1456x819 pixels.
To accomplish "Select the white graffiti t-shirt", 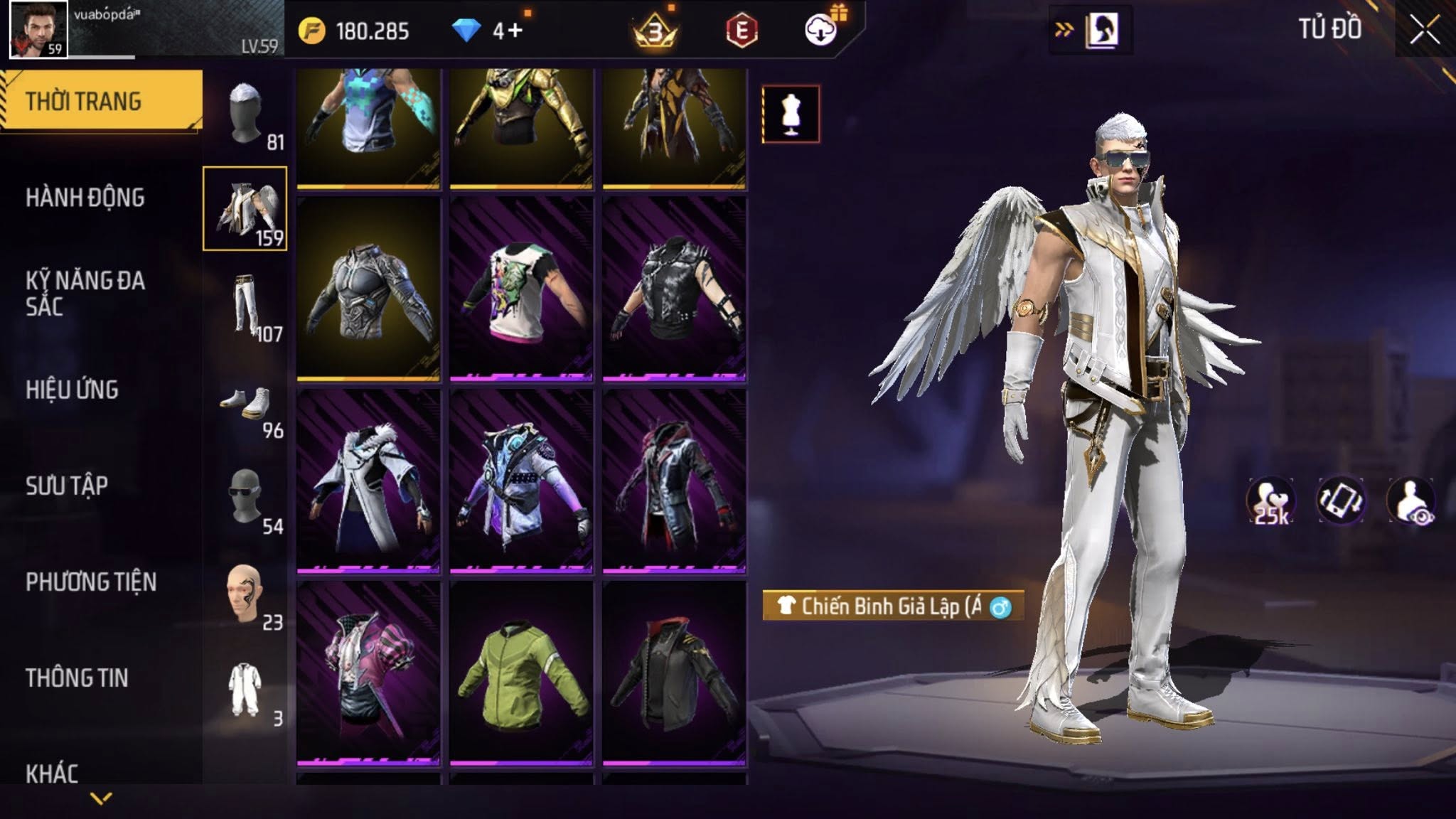I will [521, 289].
